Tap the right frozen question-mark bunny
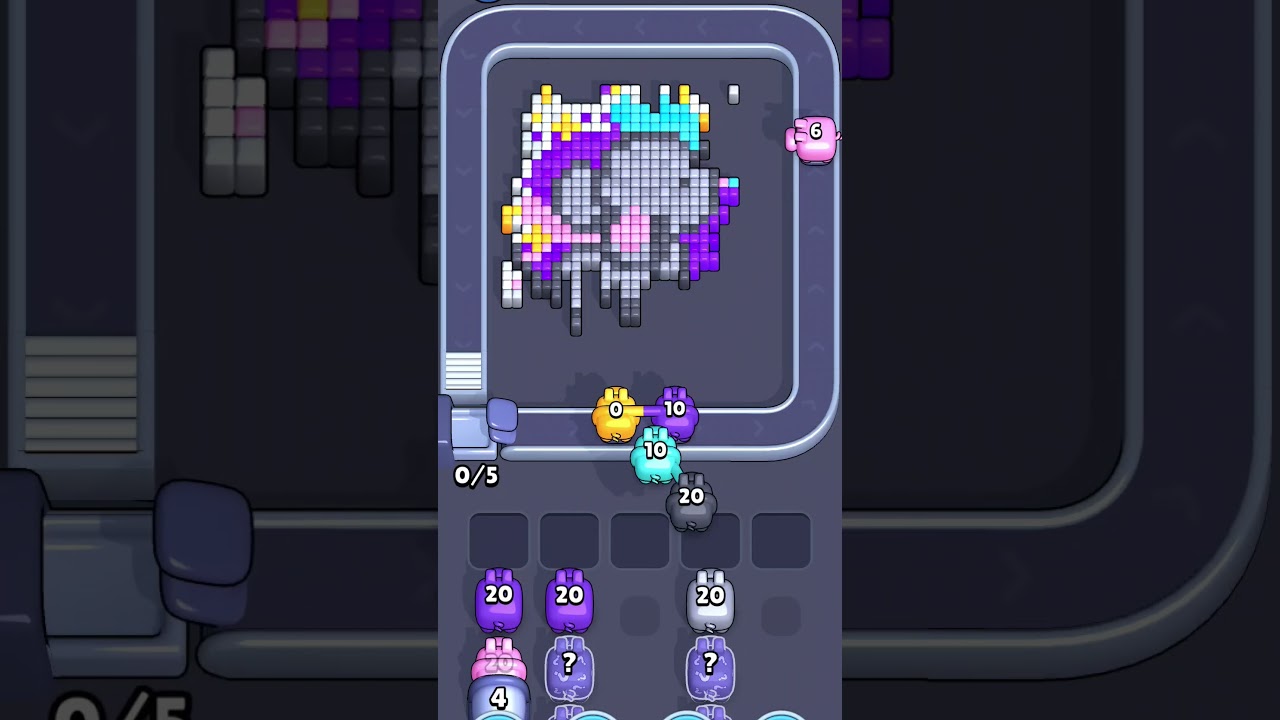This screenshot has width=1280, height=720. [712, 668]
